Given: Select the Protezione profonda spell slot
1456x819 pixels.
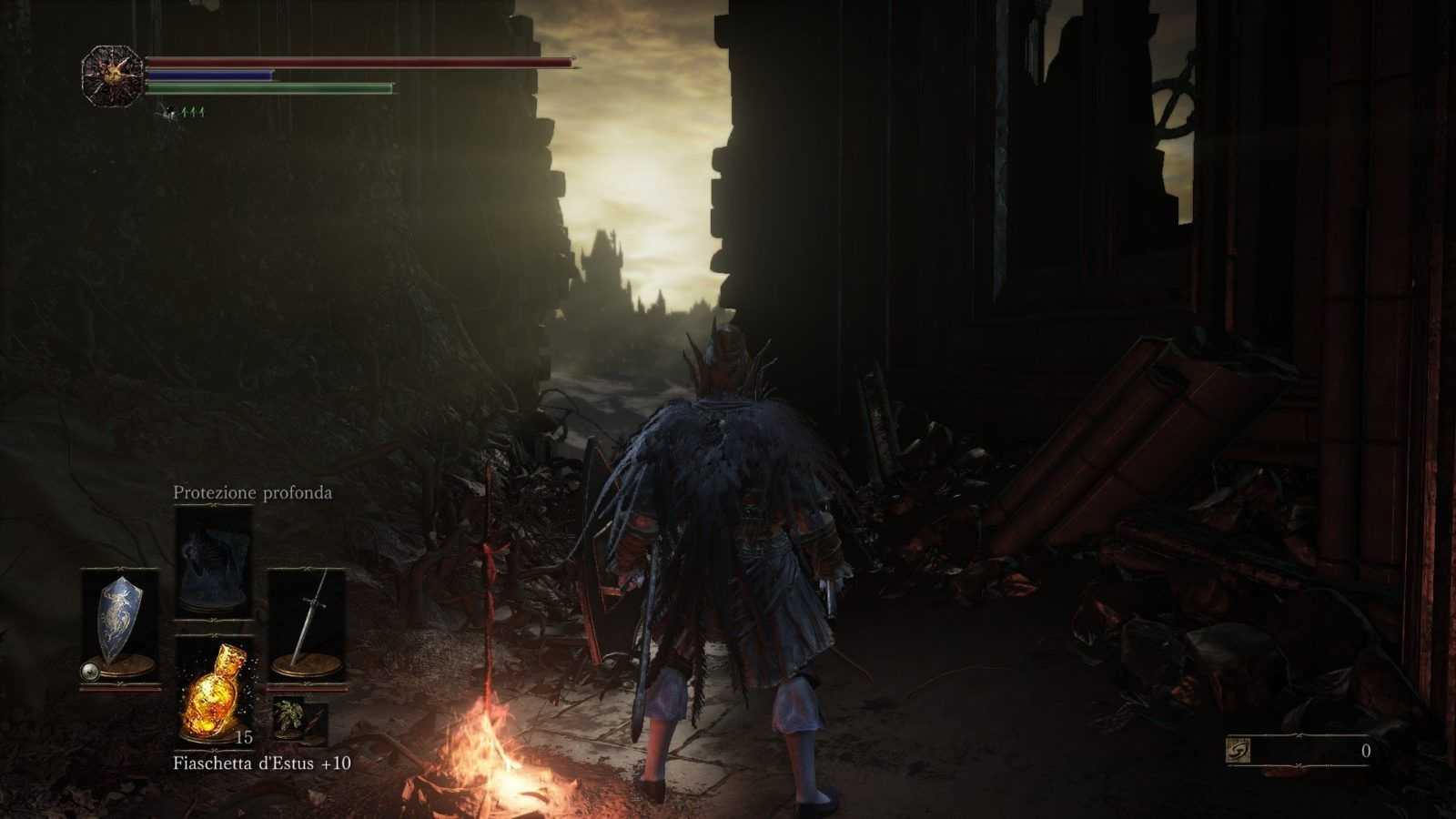Looking at the screenshot, I should (213, 561).
